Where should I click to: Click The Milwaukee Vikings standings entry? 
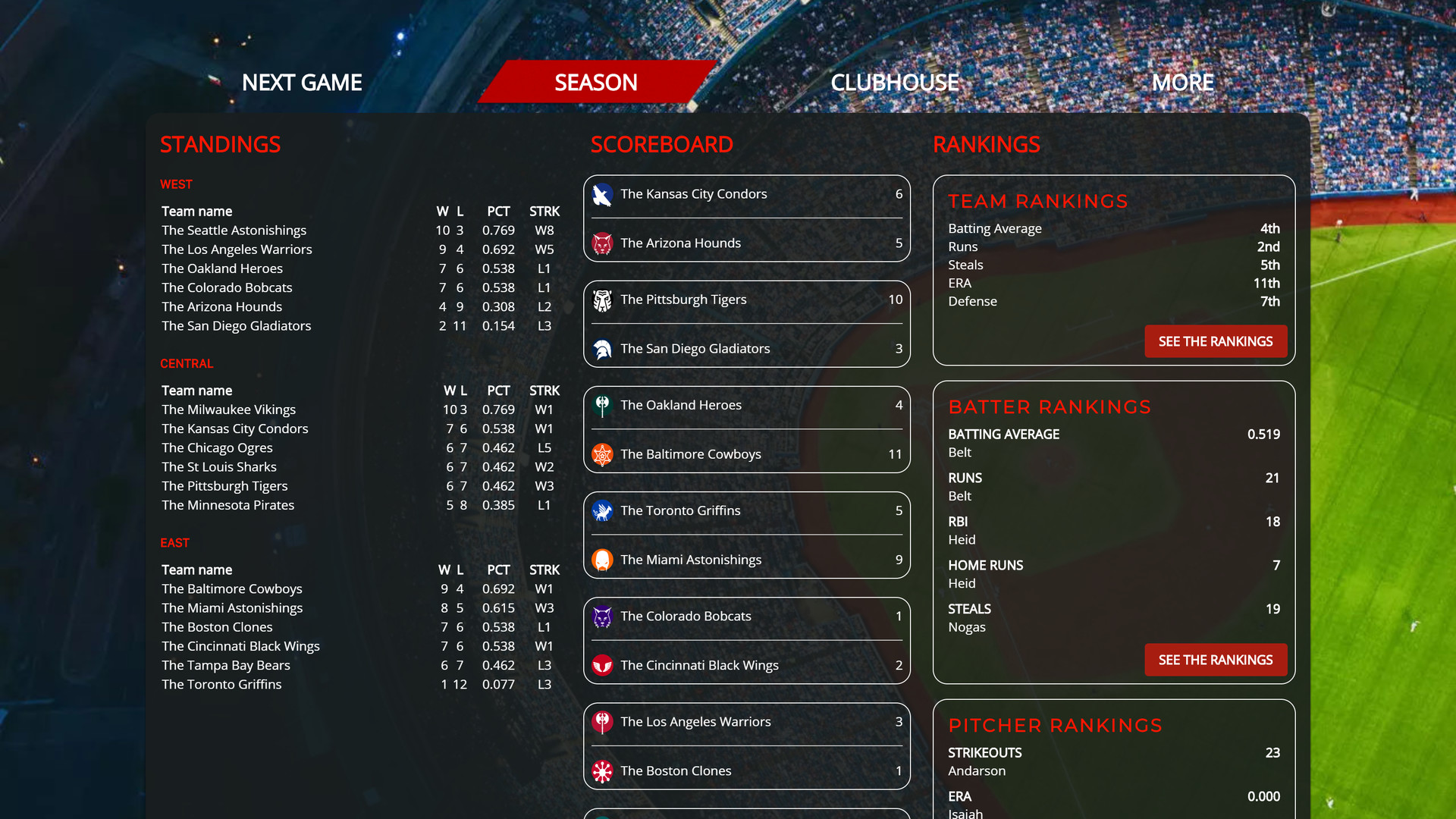coord(227,409)
